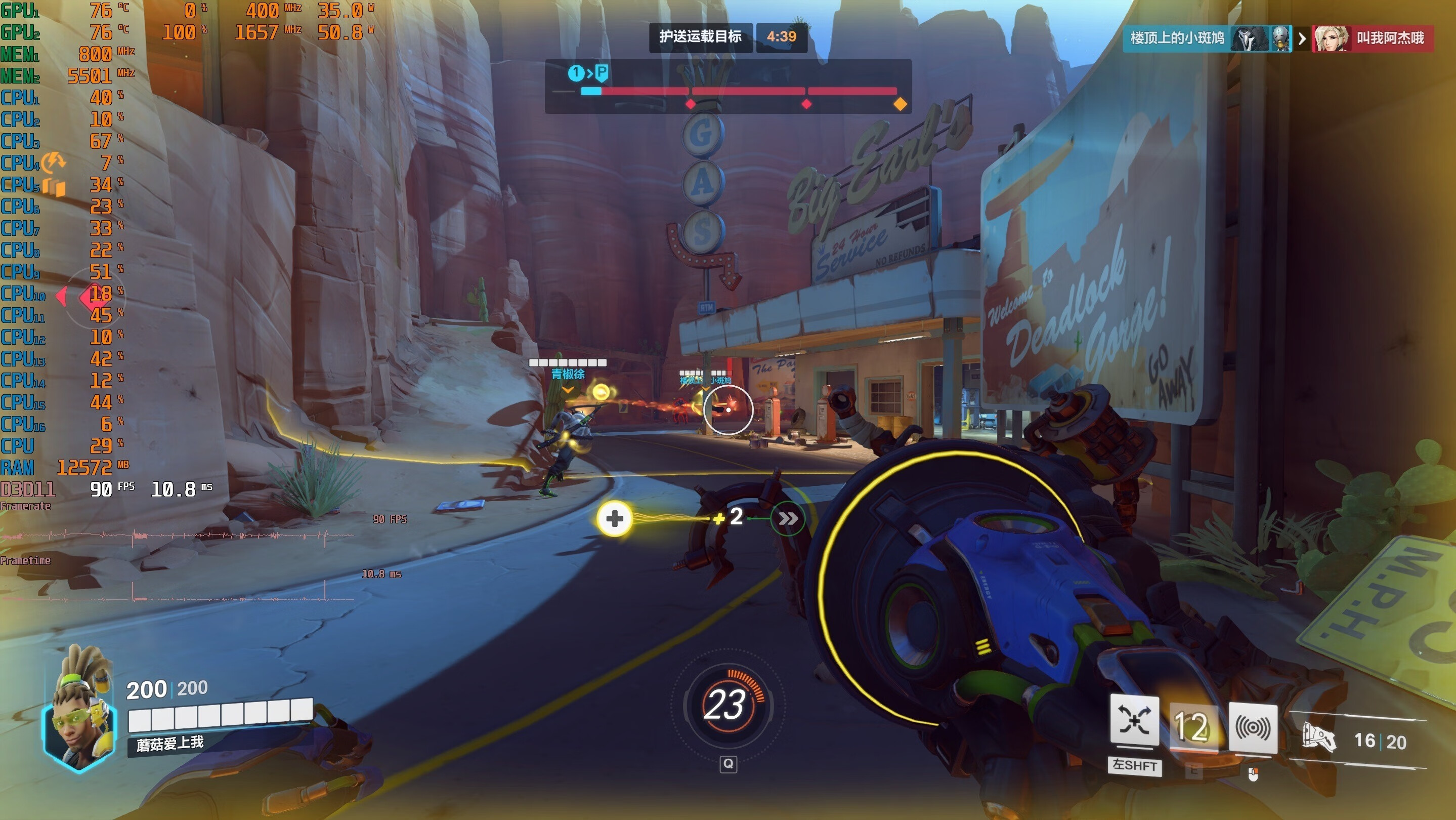1456x820 pixels.
Task: Select the Mercy portrait in the kill feed
Action: tap(1331, 38)
